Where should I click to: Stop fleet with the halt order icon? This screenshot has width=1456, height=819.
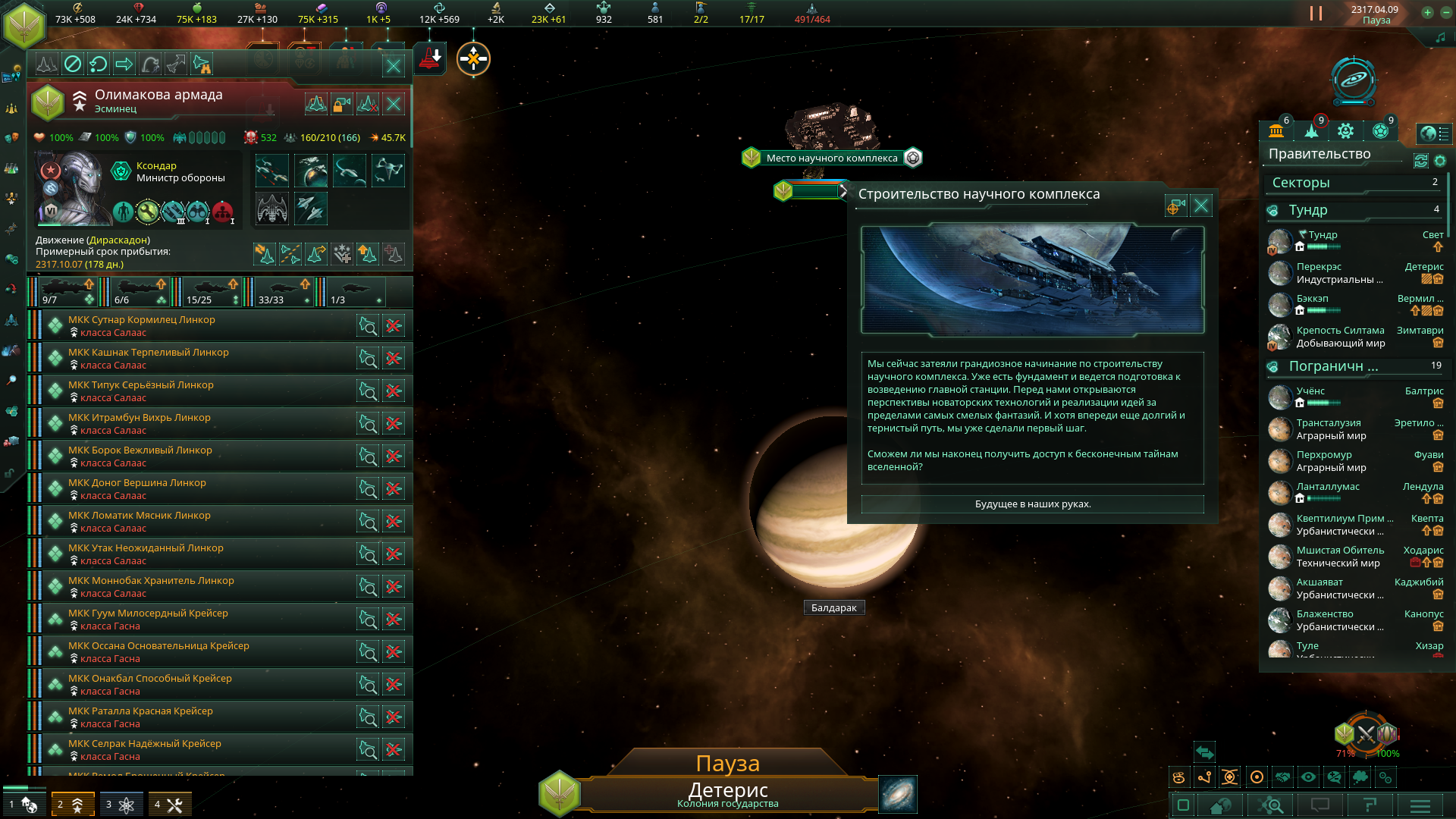click(x=73, y=64)
